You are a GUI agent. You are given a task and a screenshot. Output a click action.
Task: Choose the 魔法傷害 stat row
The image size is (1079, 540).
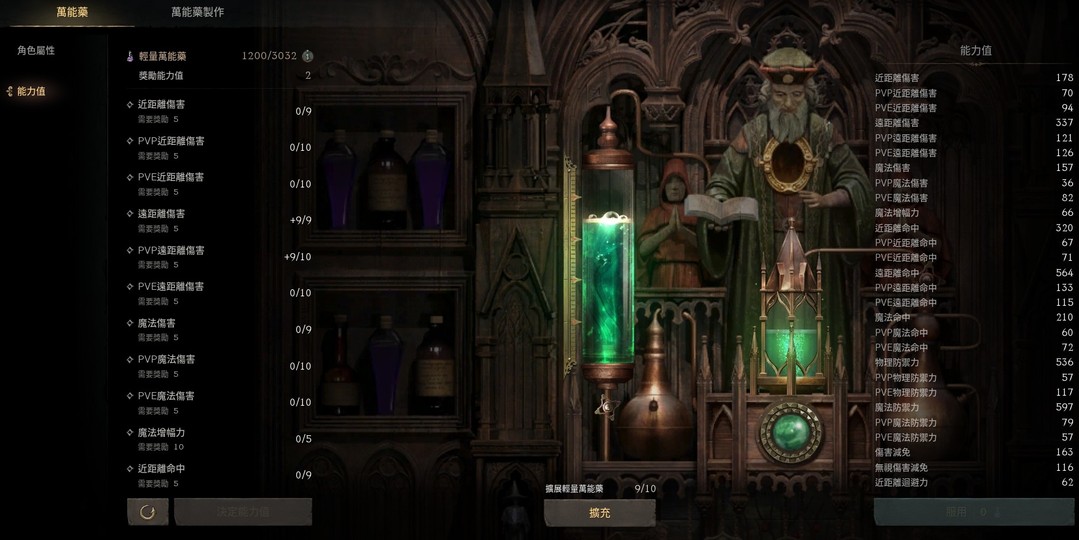tap(219, 329)
